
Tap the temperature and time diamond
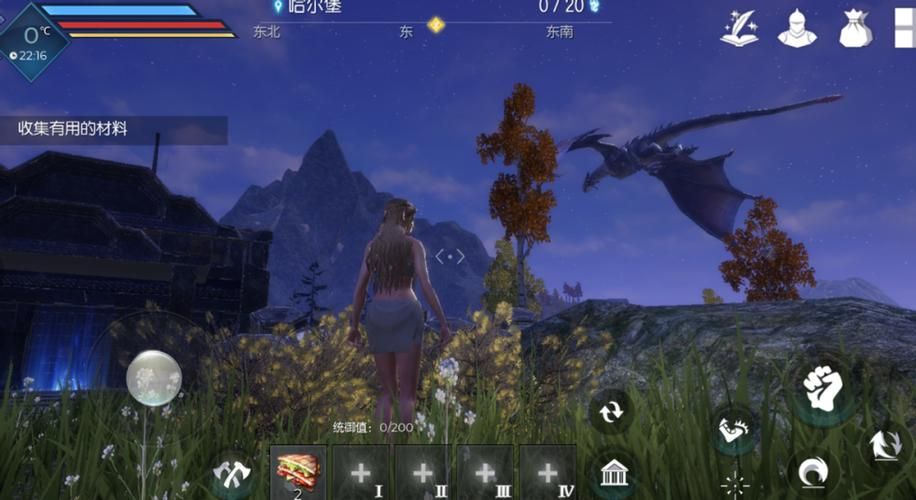coord(32,40)
